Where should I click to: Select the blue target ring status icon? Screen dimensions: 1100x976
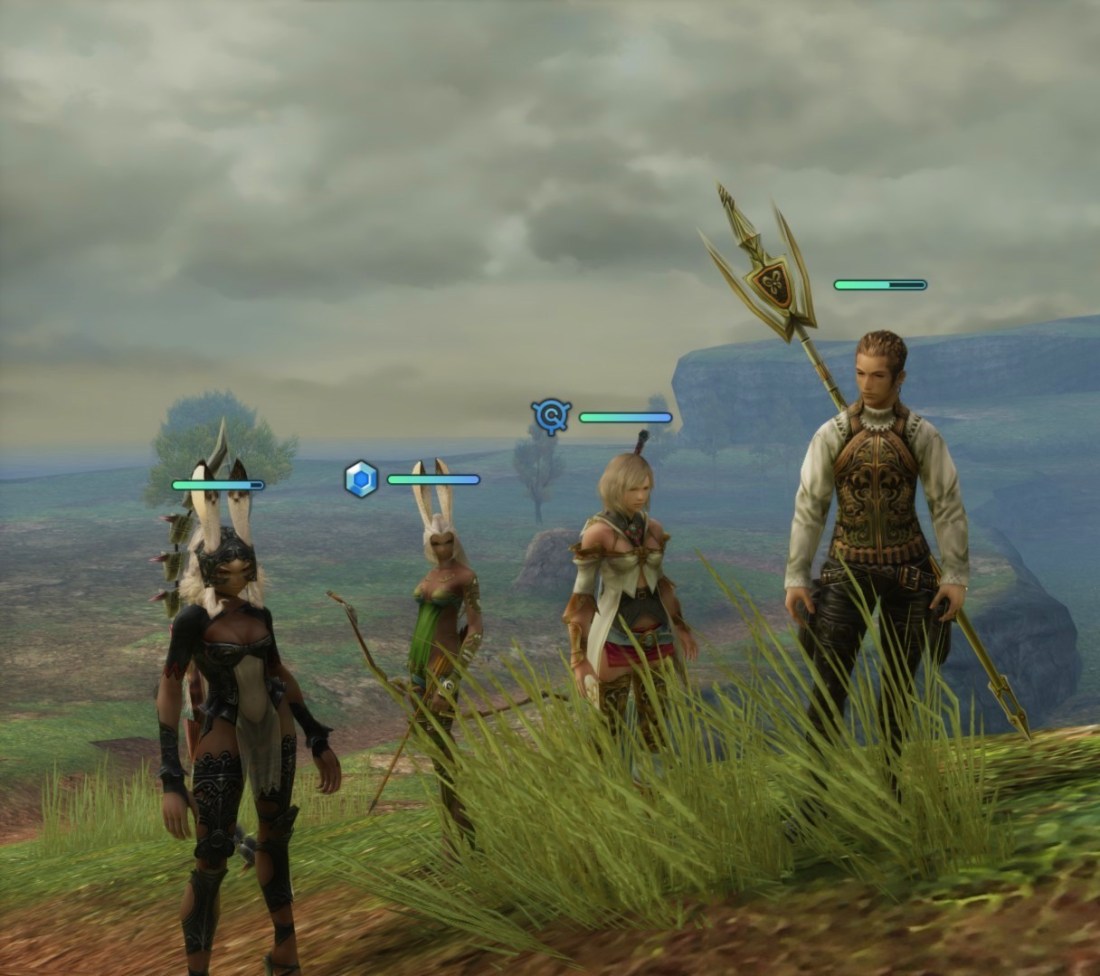click(551, 416)
